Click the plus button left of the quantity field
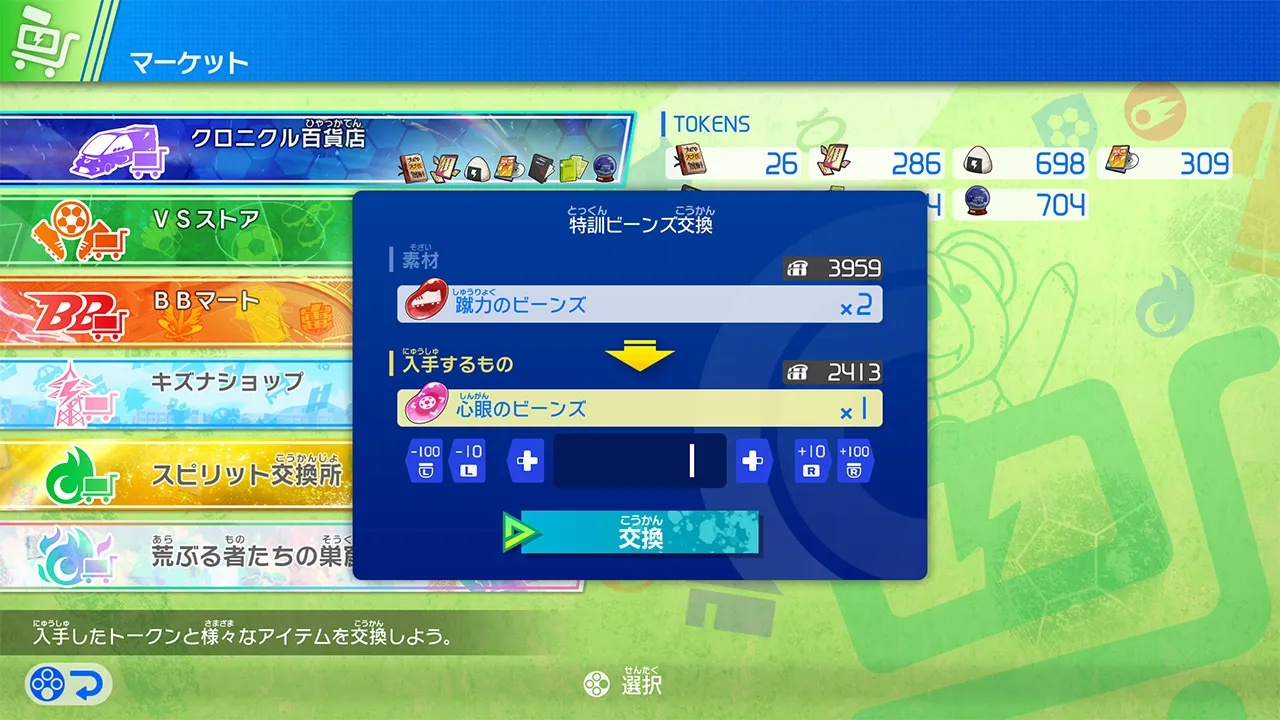The height and width of the screenshot is (720, 1280). (x=524, y=459)
